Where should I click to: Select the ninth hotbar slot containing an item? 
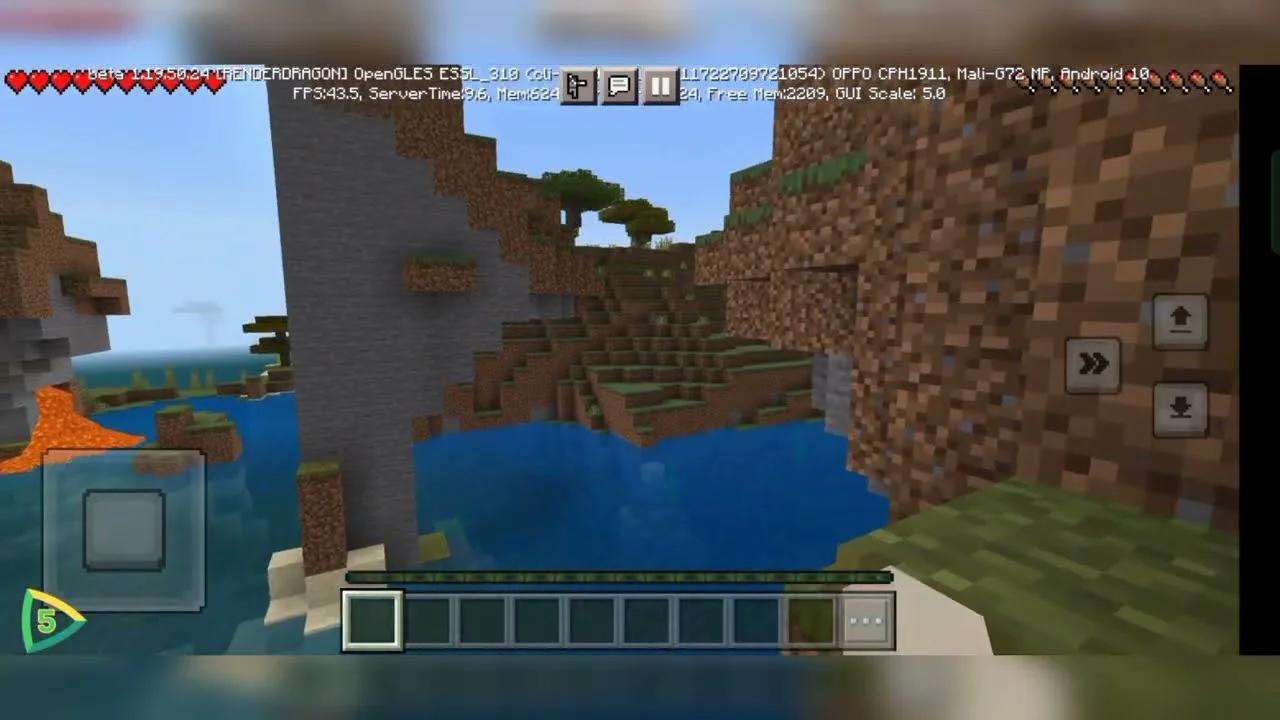click(x=810, y=620)
